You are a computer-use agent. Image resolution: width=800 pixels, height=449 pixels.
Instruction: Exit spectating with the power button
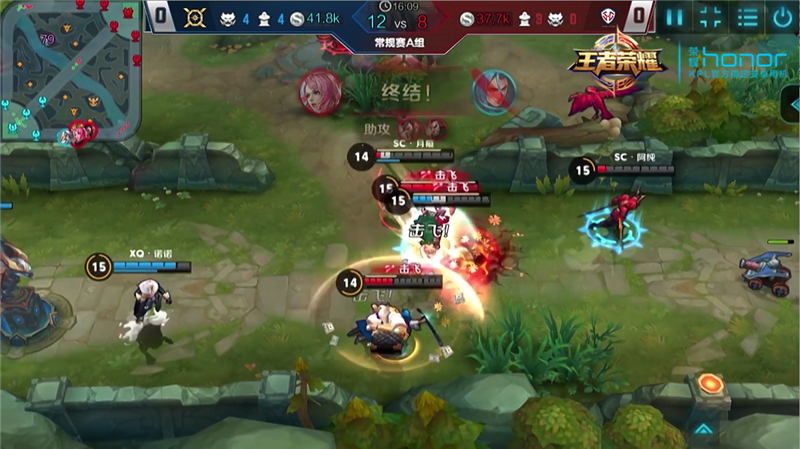pyautogui.click(x=782, y=17)
